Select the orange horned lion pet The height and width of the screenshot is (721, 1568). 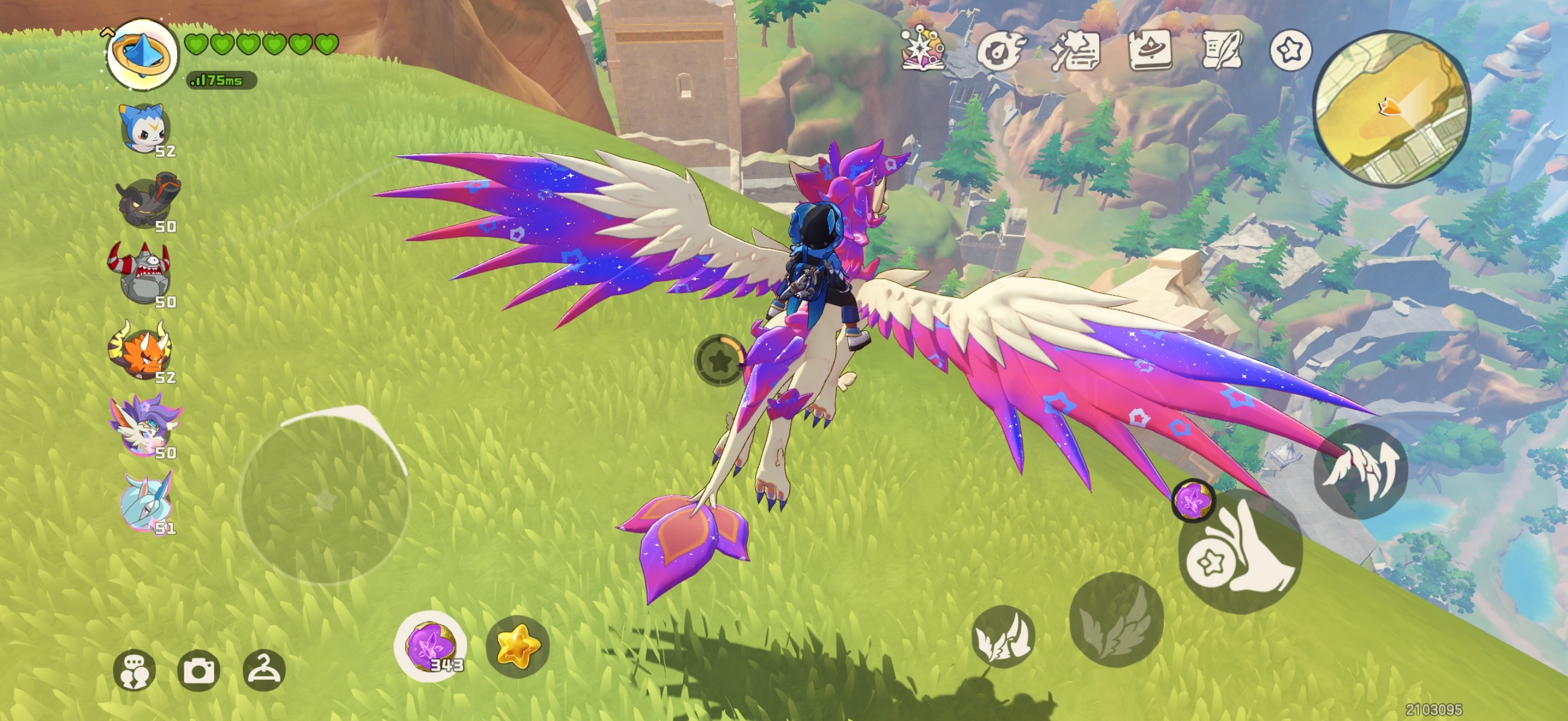(x=142, y=349)
